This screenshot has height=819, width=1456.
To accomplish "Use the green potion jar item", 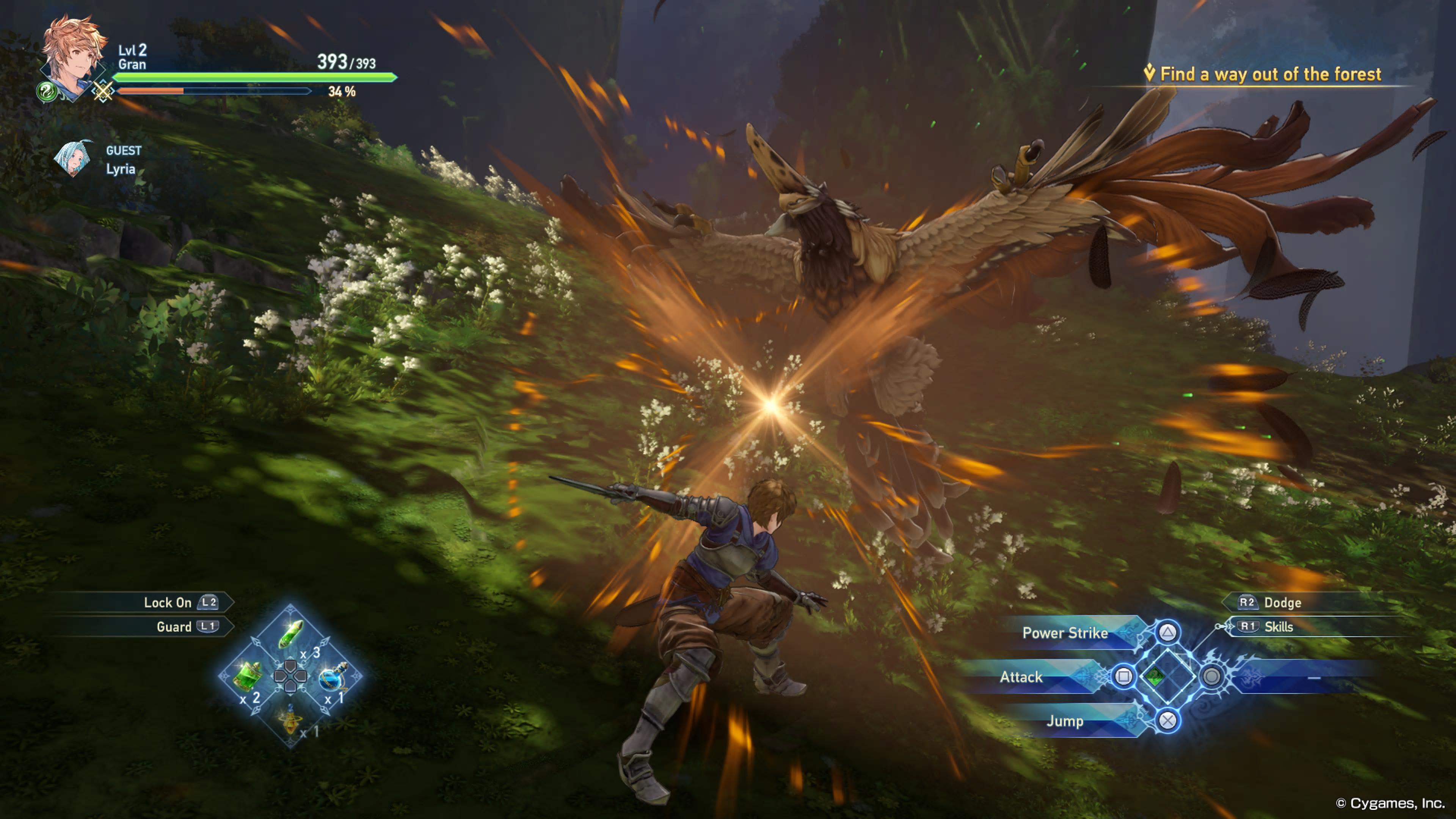I will 248,675.
